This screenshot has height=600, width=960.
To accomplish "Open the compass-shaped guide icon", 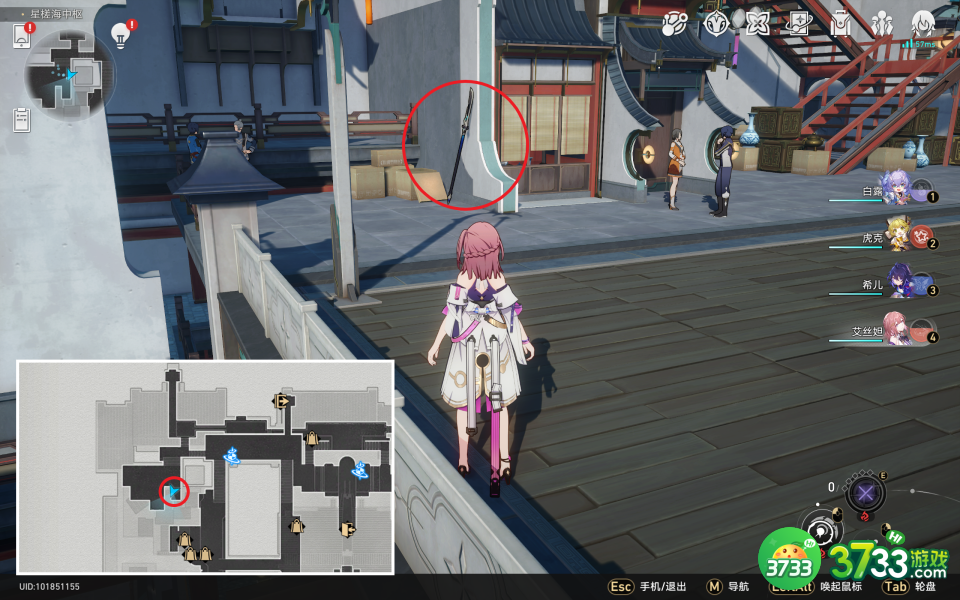I will point(716,23).
